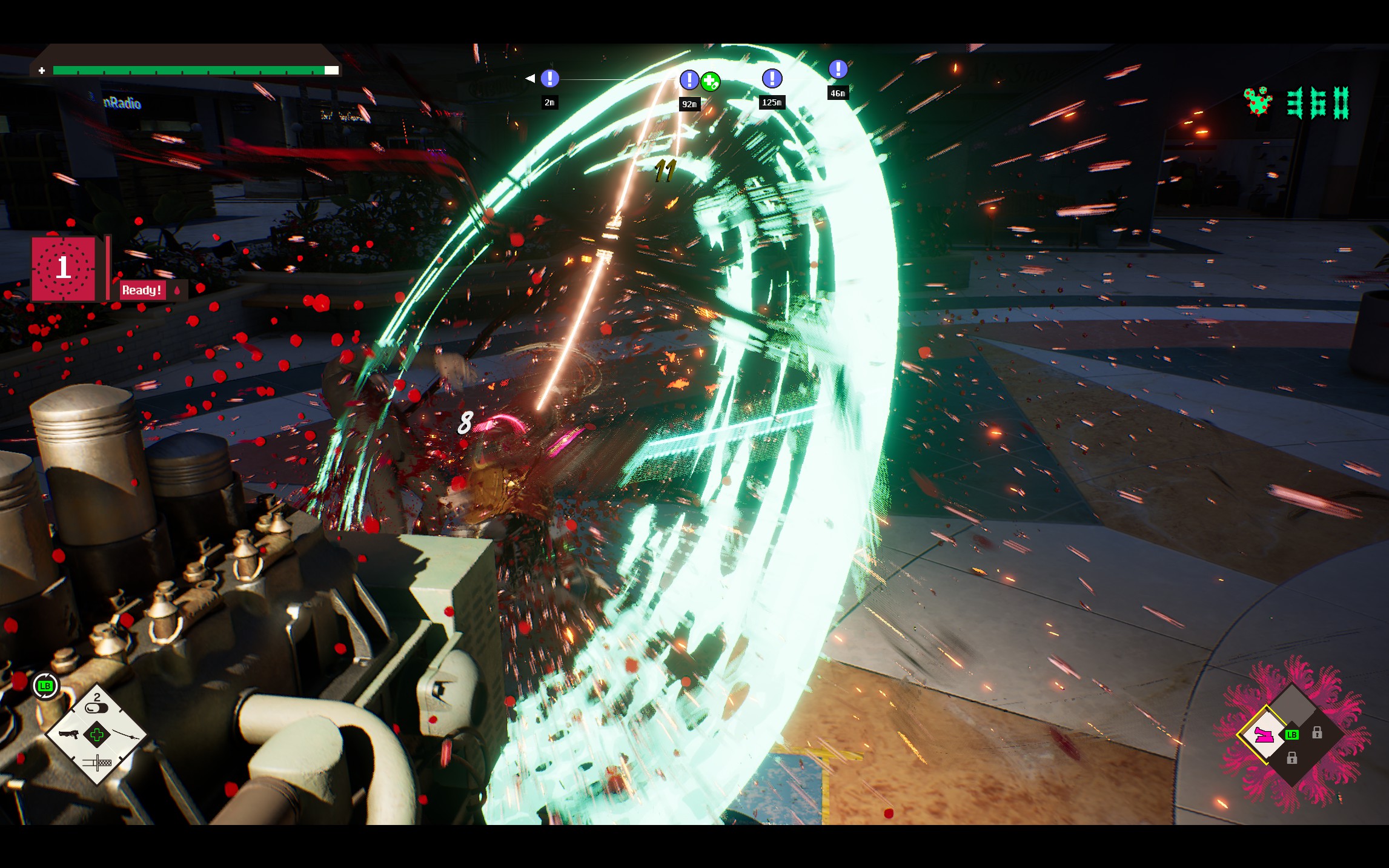Select the 125m objective marker on compass
The width and height of the screenshot is (1389, 868).
772,78
